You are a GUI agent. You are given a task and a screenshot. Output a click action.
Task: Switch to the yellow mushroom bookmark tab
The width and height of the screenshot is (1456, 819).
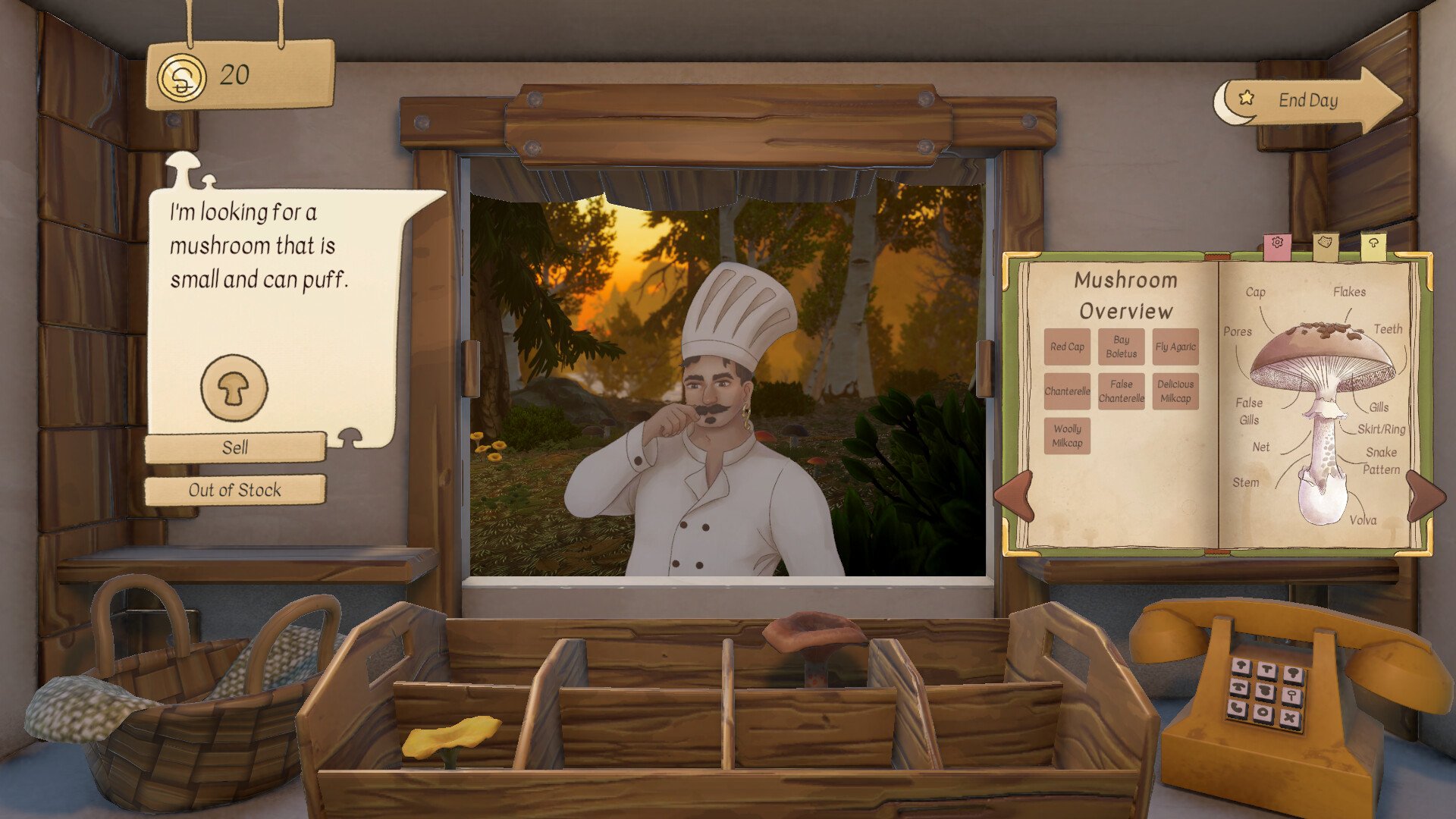coord(1373,245)
